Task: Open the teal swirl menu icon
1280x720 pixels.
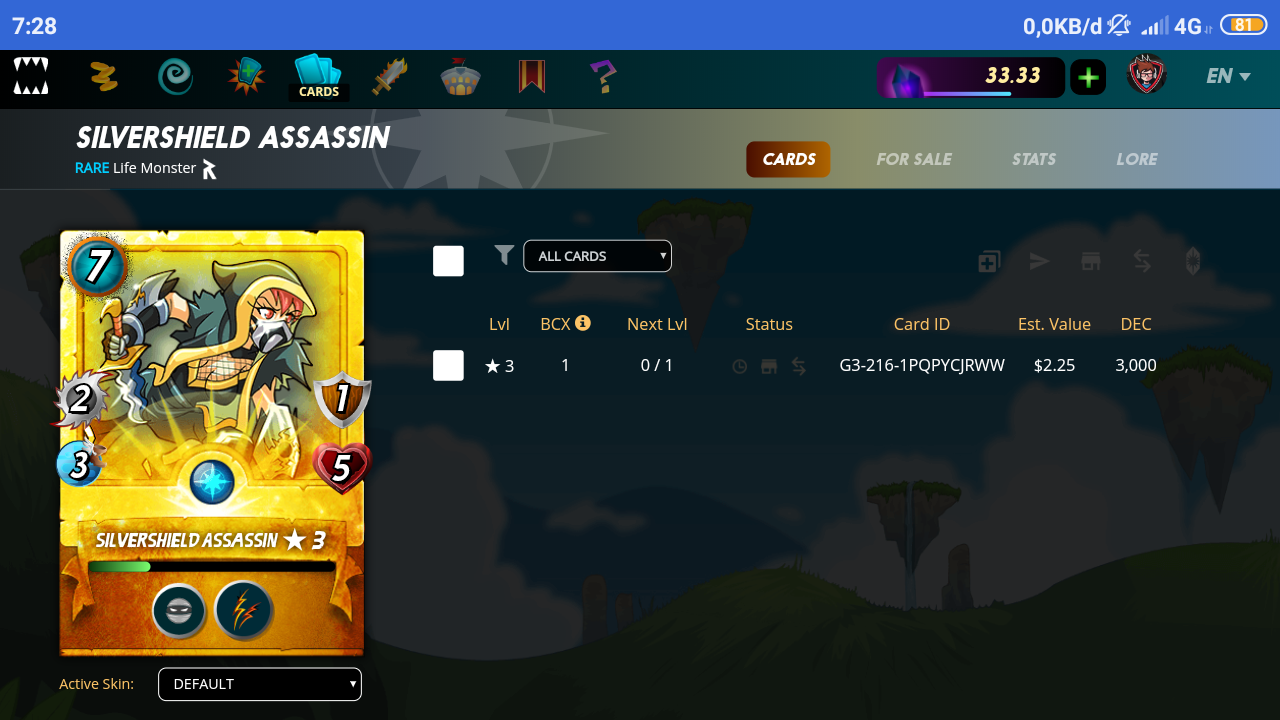Action: (175, 76)
